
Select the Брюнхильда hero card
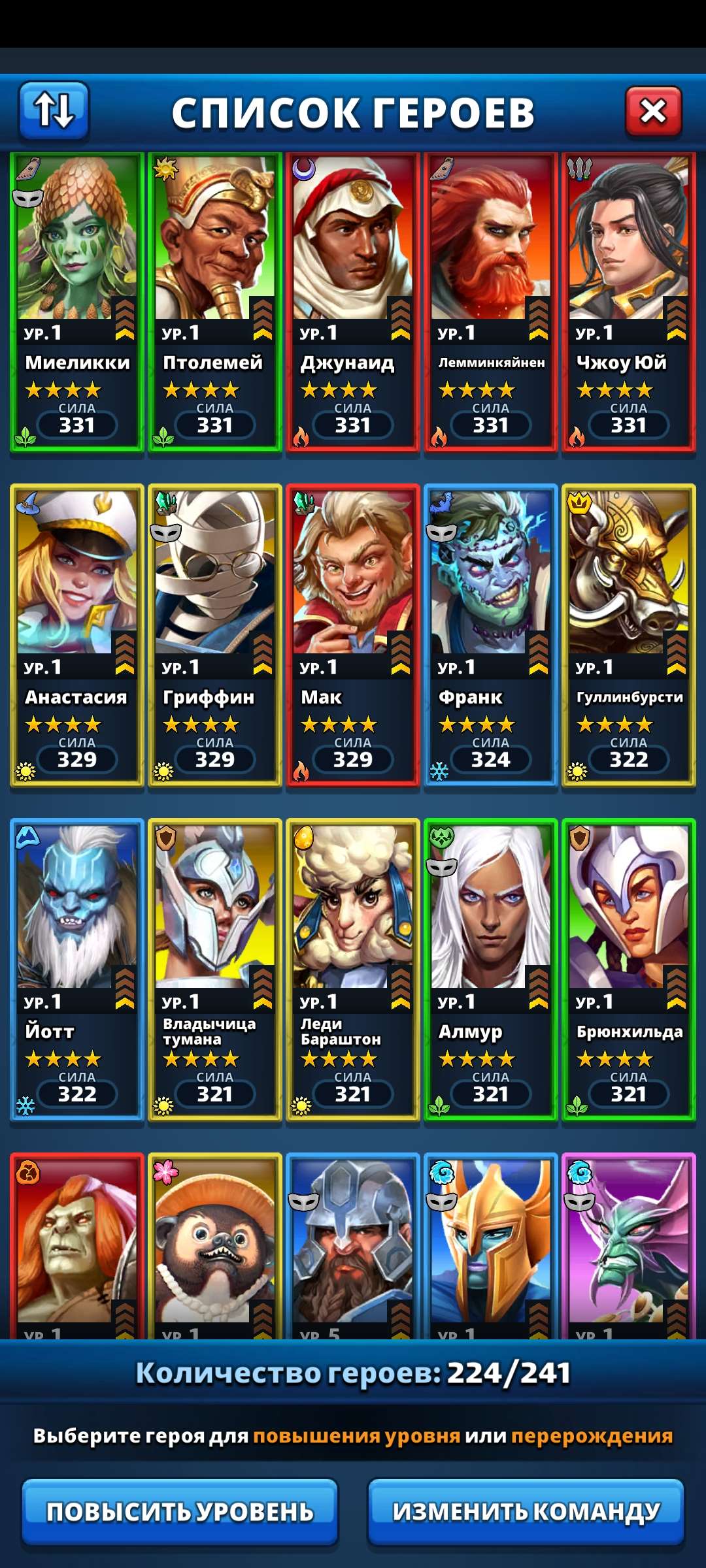tap(629, 970)
